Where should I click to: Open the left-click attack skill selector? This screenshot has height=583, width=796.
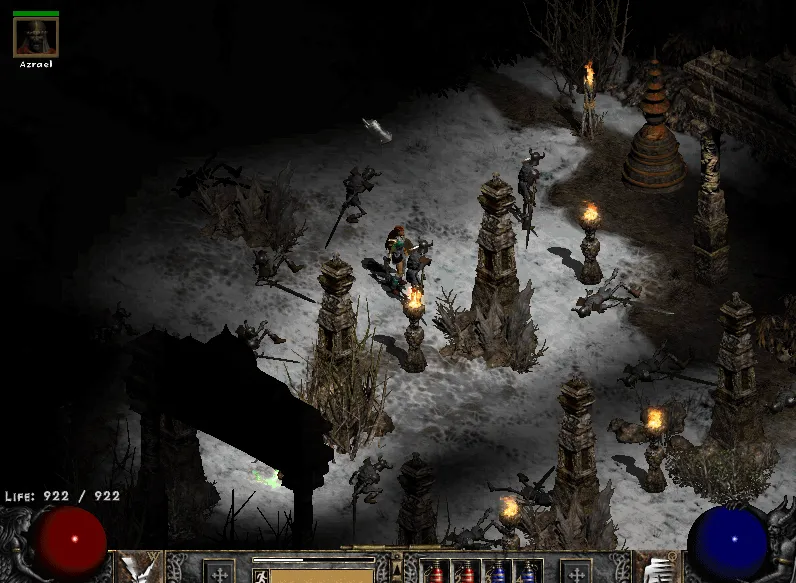pos(140,568)
